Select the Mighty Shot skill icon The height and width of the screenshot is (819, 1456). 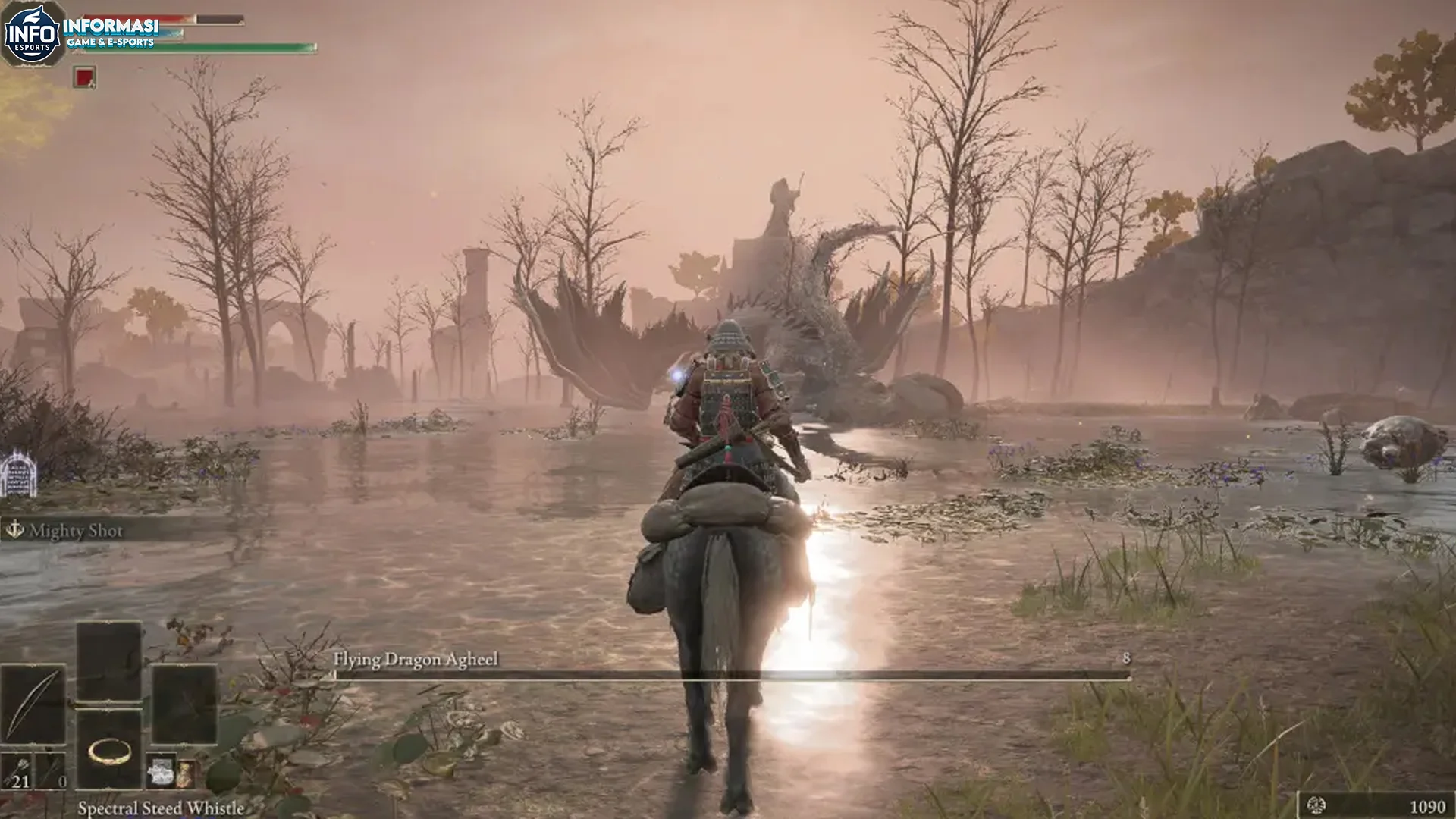[x=15, y=531]
